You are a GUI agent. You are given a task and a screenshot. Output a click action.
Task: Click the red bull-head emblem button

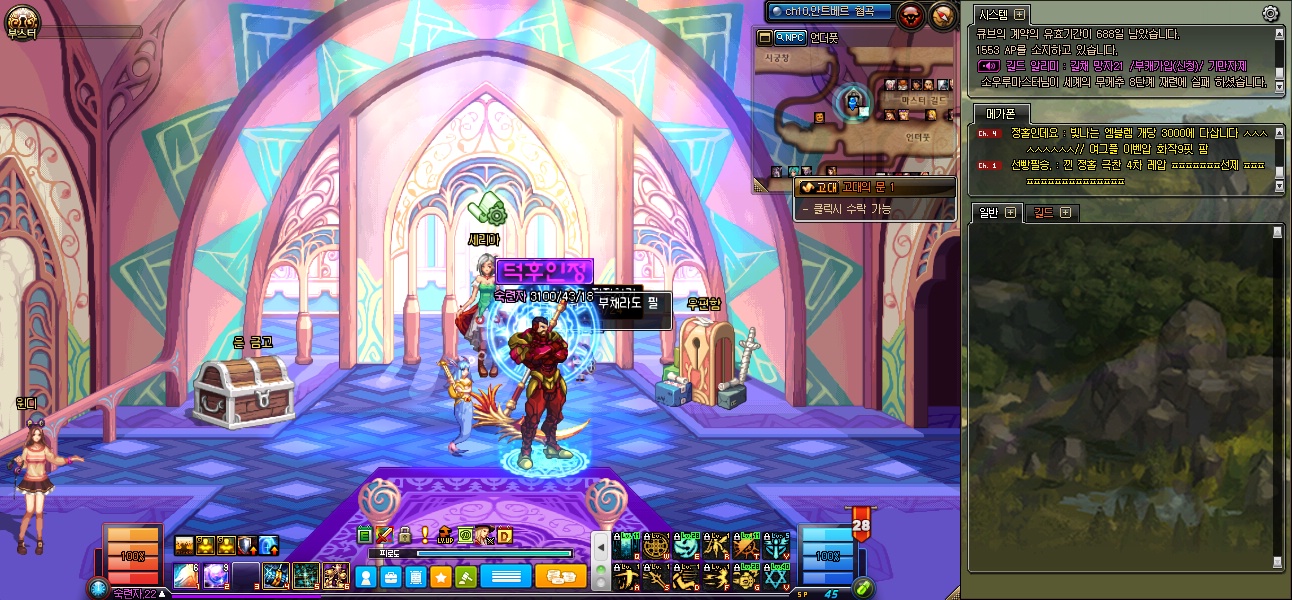click(x=910, y=15)
